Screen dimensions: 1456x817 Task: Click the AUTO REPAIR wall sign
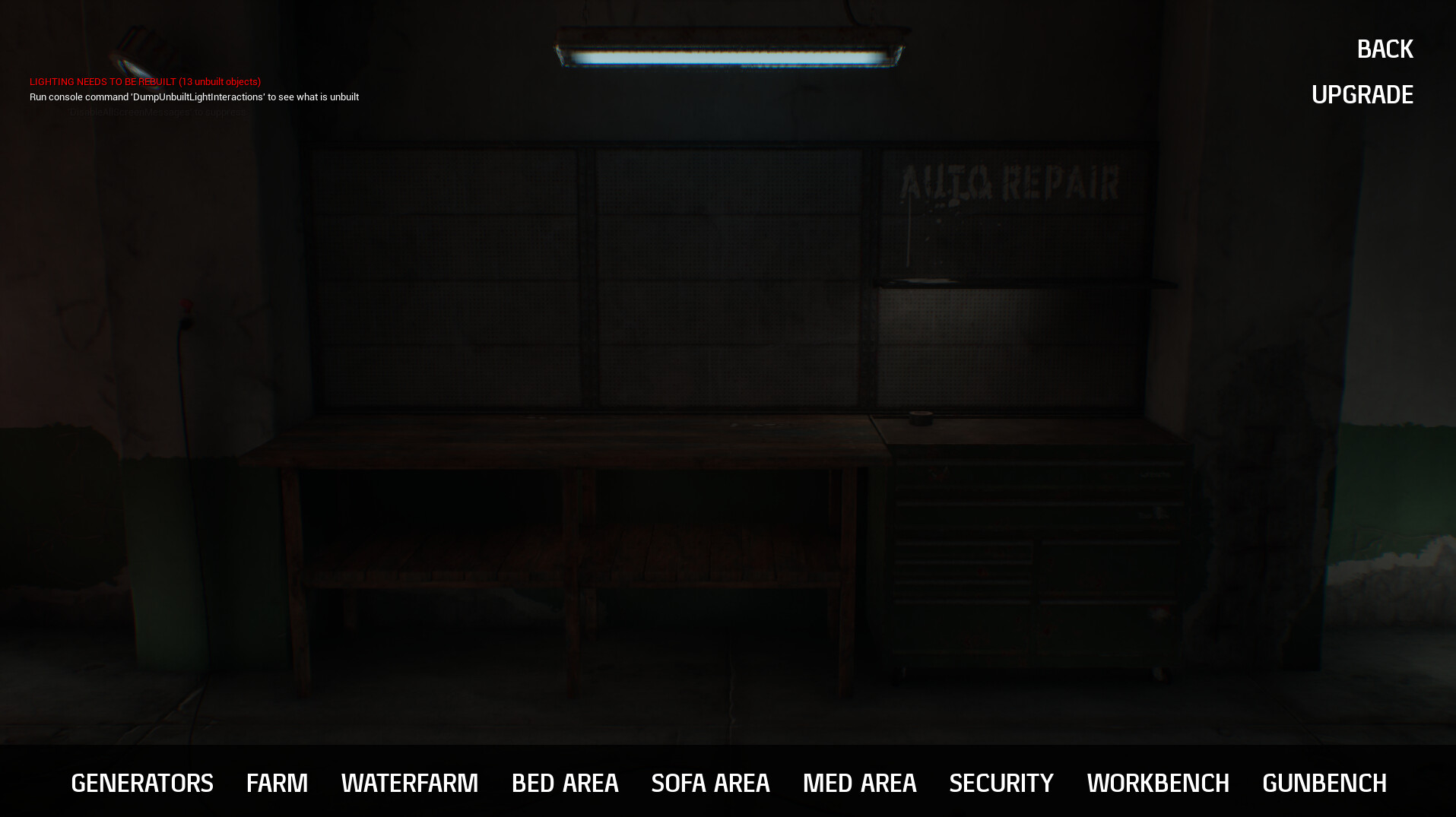tap(1011, 180)
